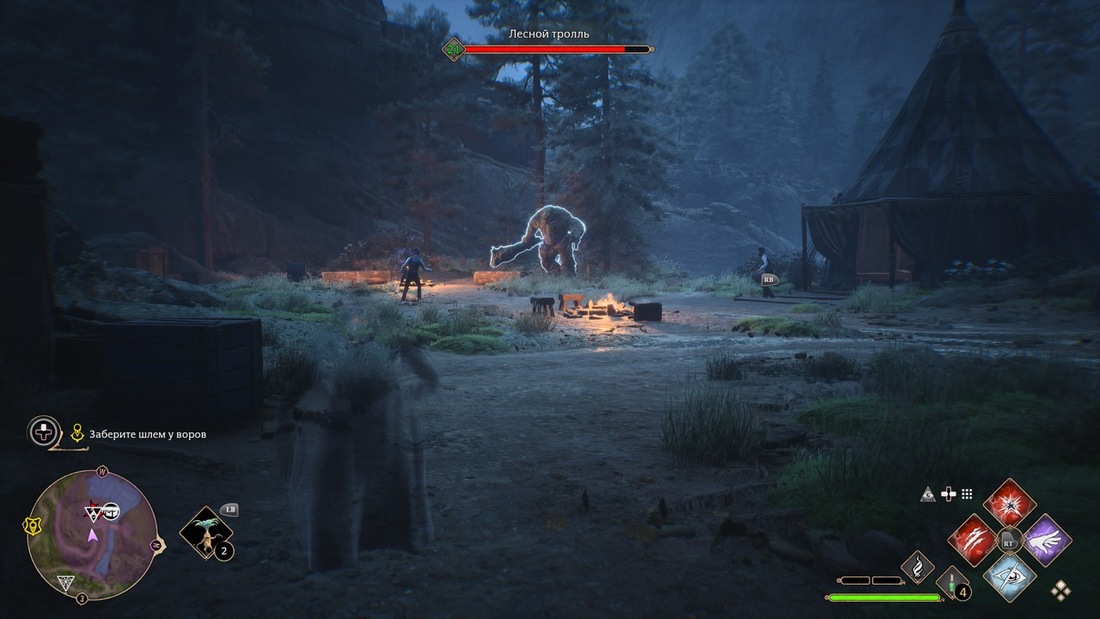Viewport: 1100px width, 619px height.
Task: Drink the green Wiggenweld potion
Action: (952, 583)
